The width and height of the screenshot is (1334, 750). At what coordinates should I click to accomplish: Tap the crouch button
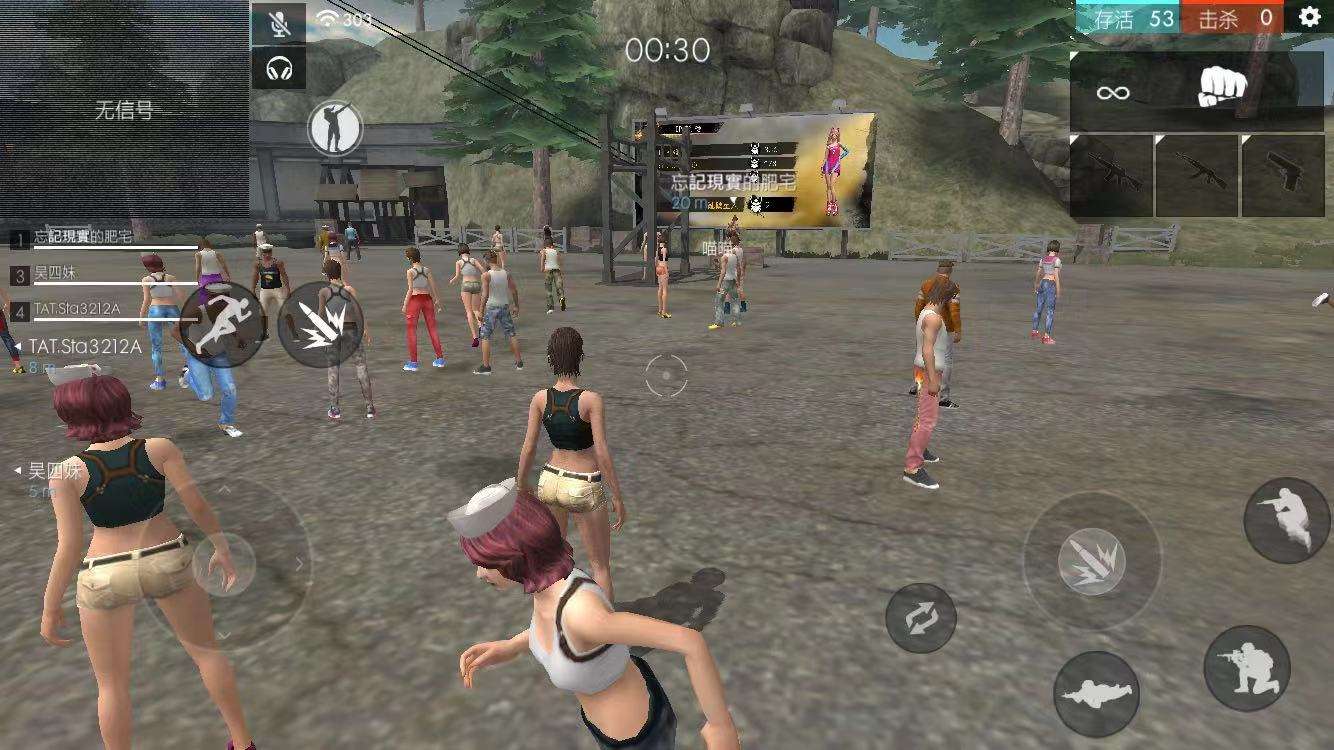1246,668
